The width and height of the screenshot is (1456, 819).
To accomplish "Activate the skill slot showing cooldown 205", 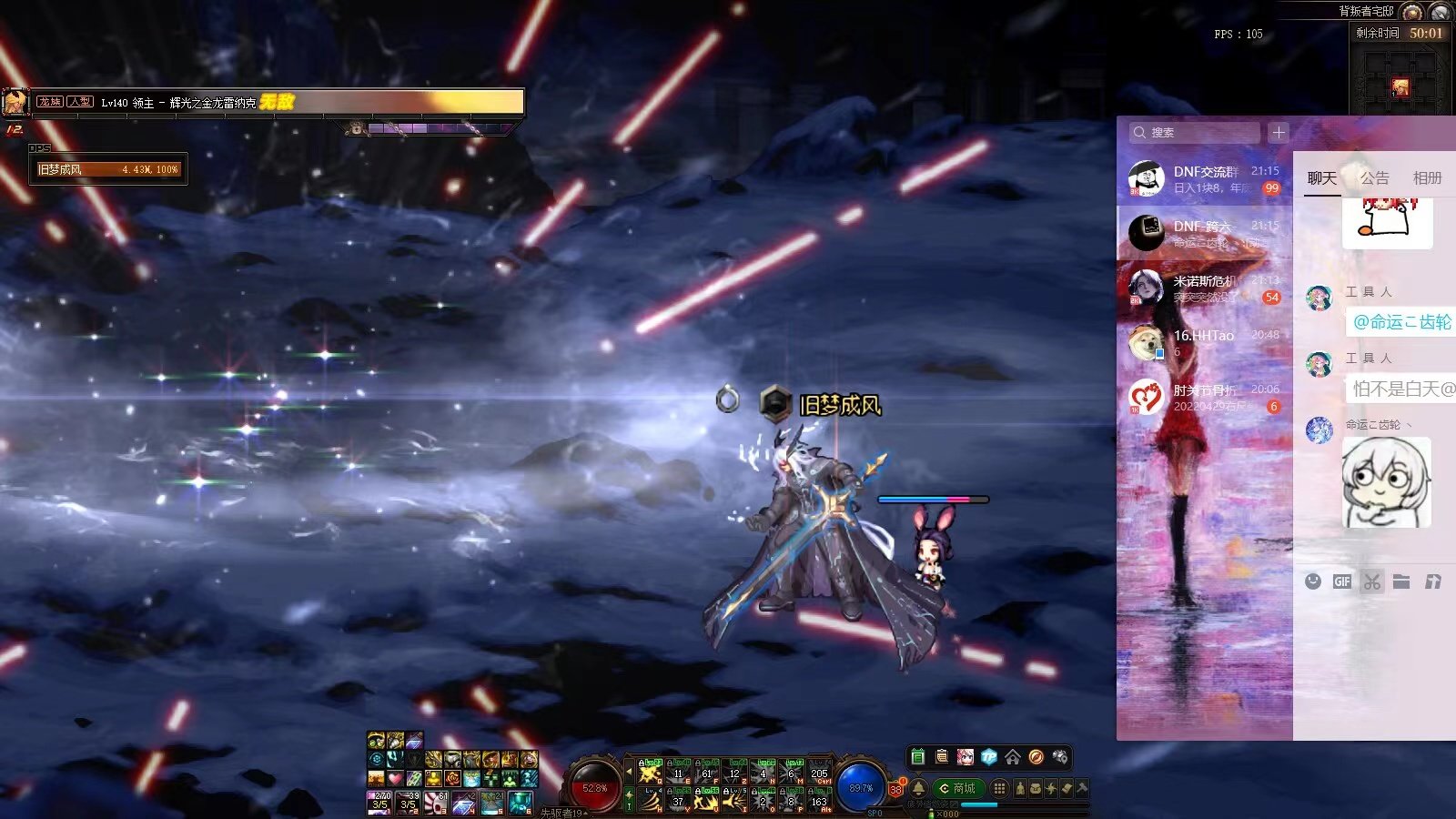I will (x=819, y=774).
